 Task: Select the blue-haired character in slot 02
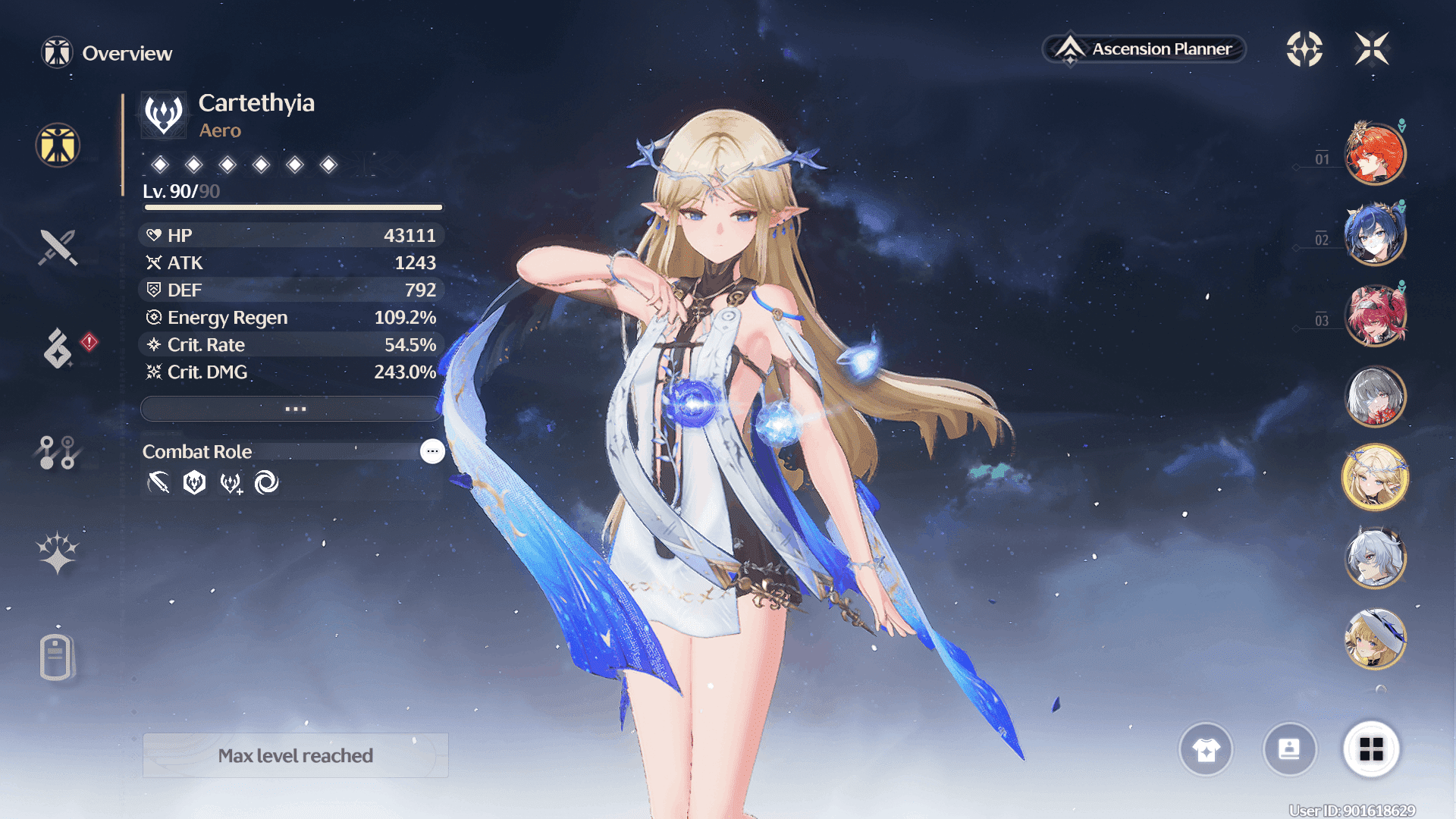[x=1374, y=234]
